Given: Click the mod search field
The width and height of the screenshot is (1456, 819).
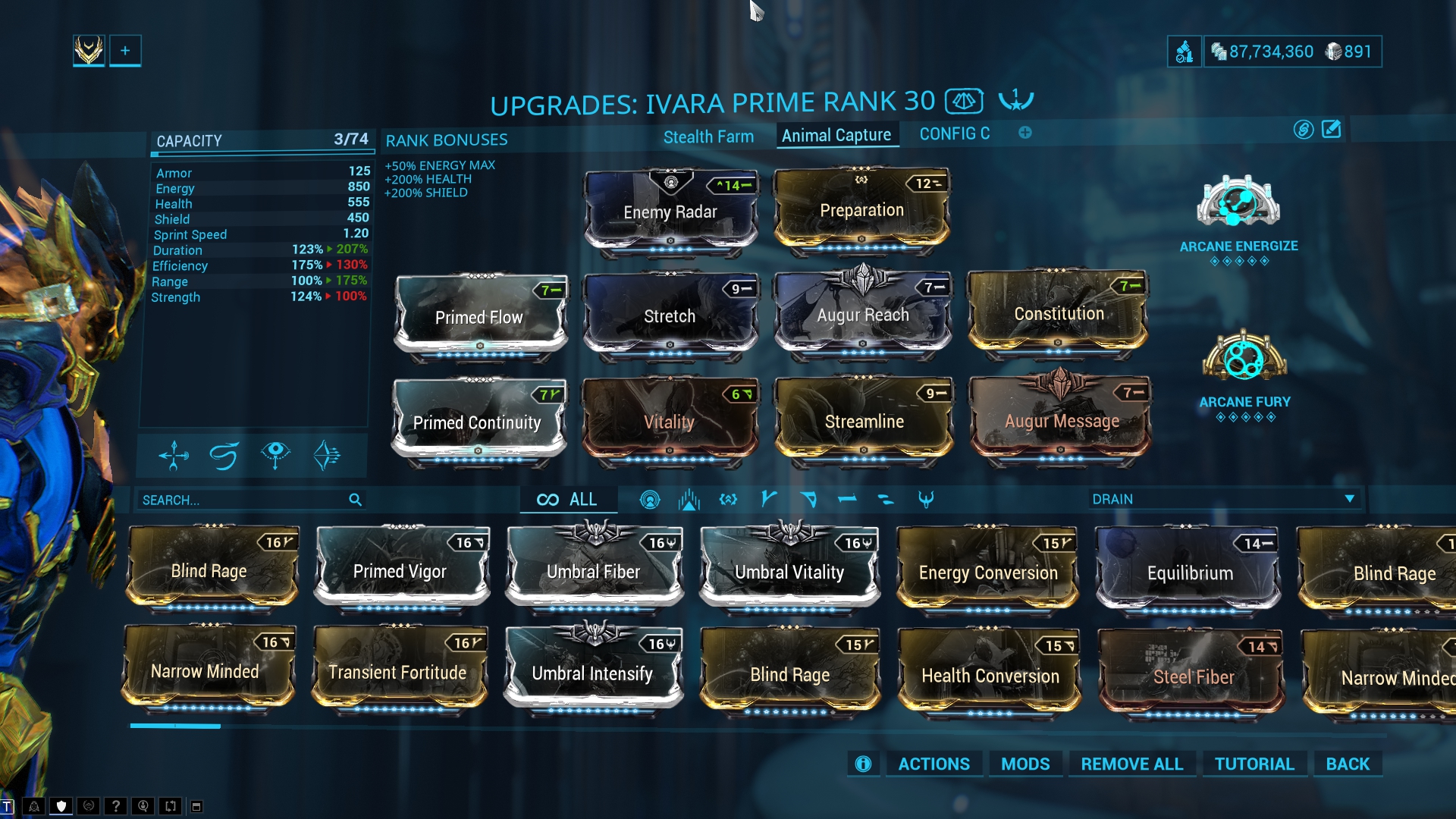Looking at the screenshot, I should (x=243, y=500).
